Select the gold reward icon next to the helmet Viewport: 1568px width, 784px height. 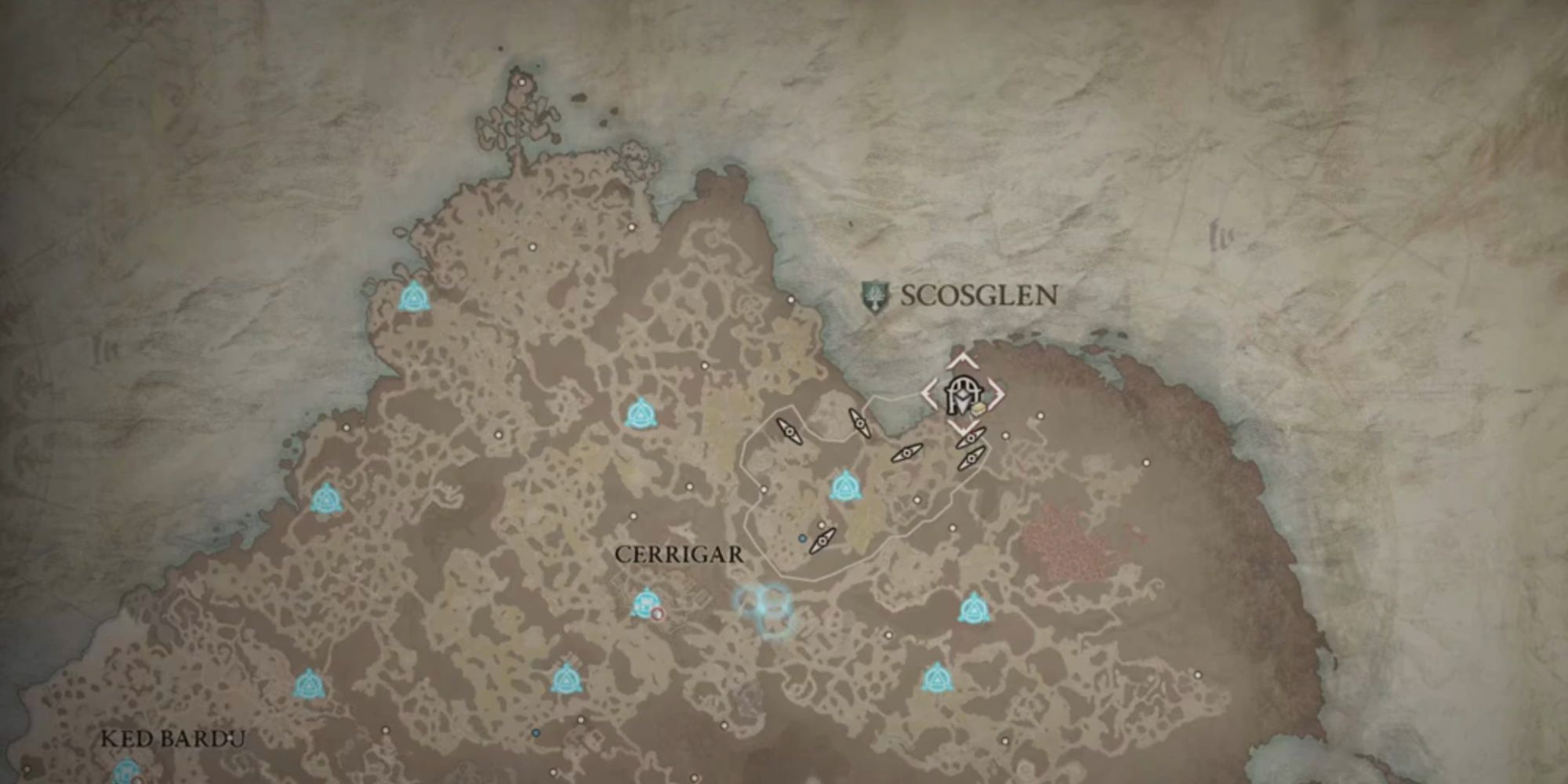pyautogui.click(x=978, y=409)
